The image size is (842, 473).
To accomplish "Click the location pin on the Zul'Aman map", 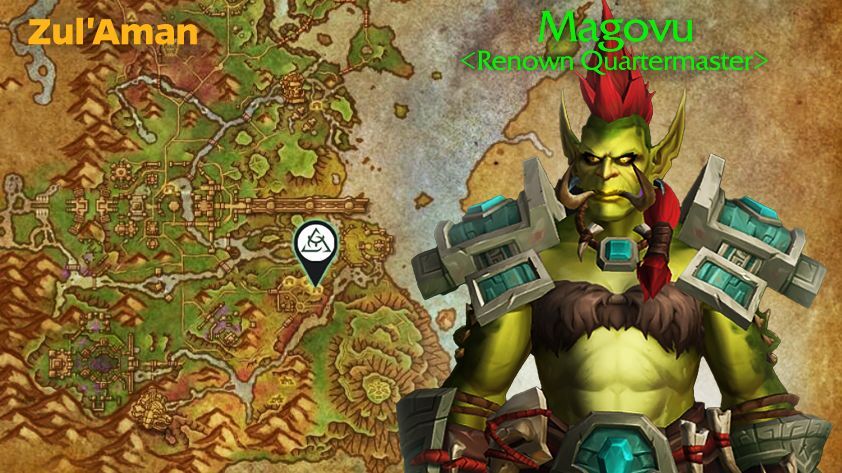I will tap(313, 246).
